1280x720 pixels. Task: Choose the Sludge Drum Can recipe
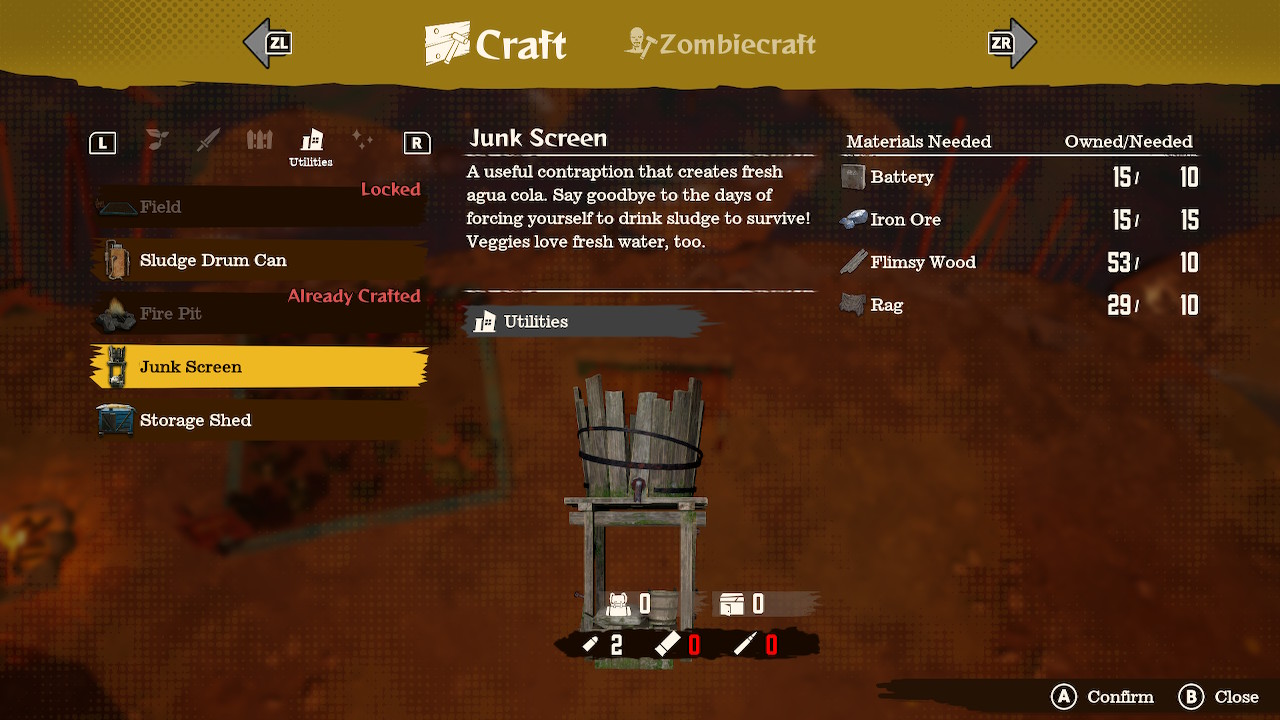258,260
